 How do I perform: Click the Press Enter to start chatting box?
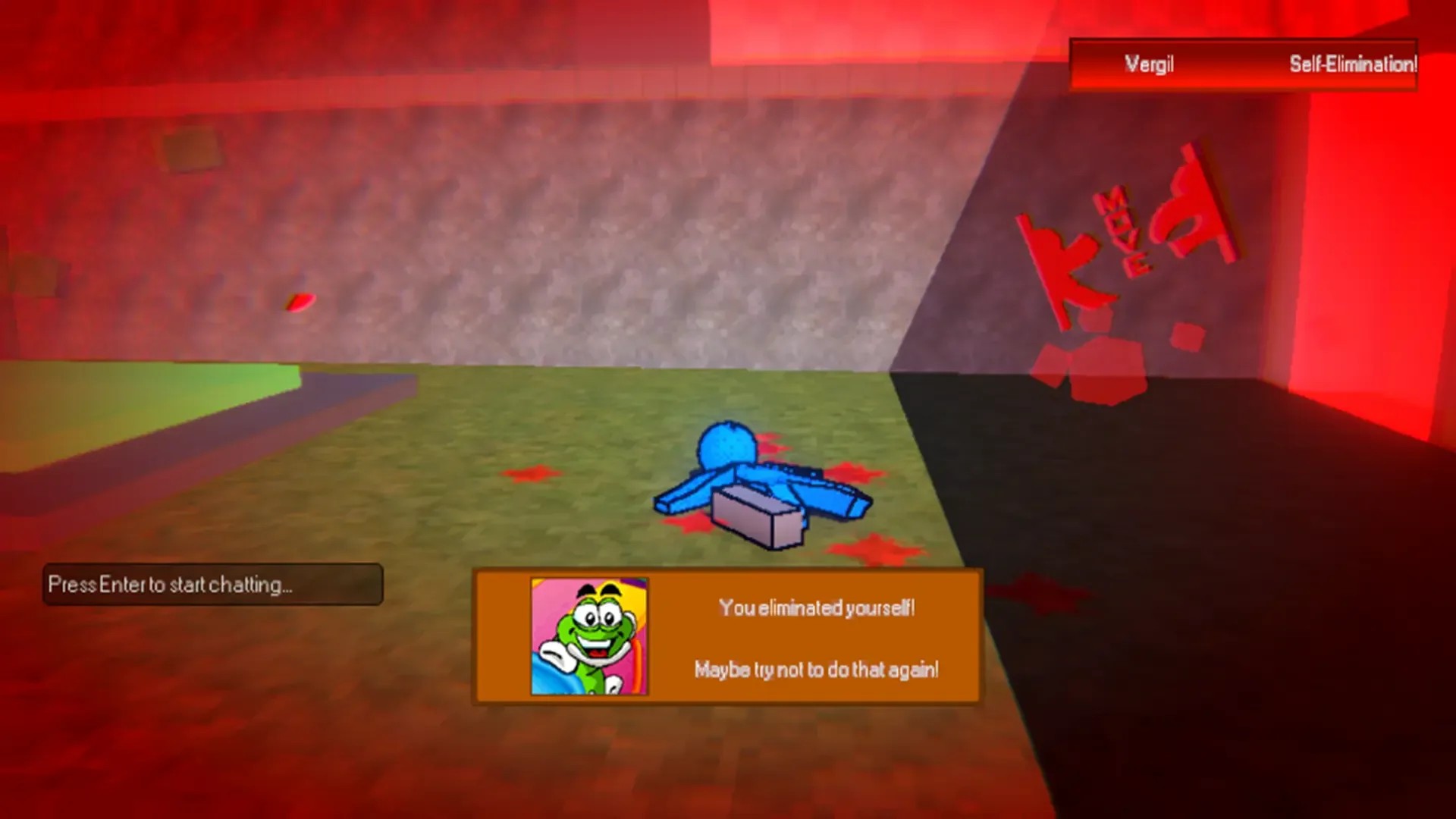tap(215, 584)
